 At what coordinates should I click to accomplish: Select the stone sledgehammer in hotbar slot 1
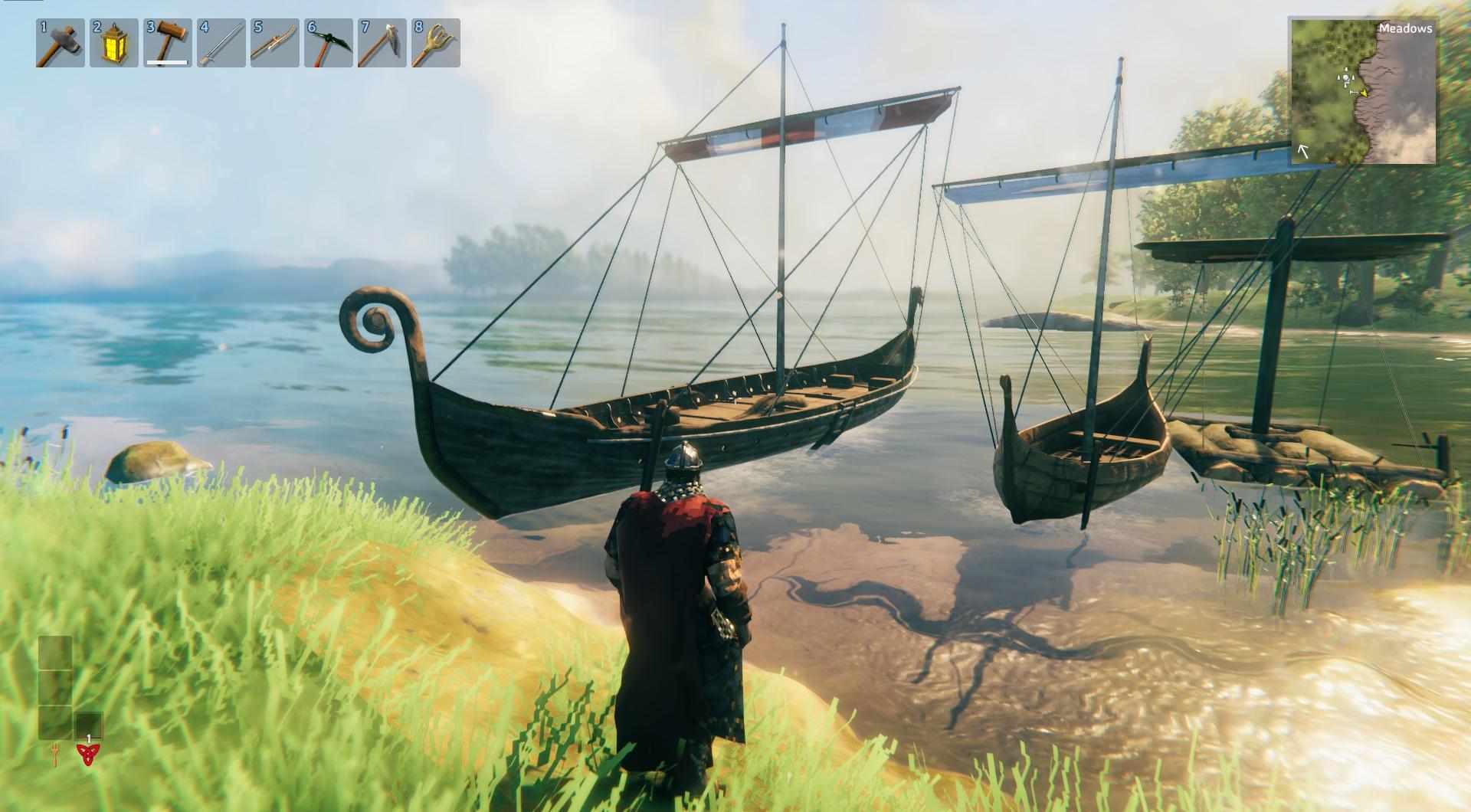coord(61,43)
